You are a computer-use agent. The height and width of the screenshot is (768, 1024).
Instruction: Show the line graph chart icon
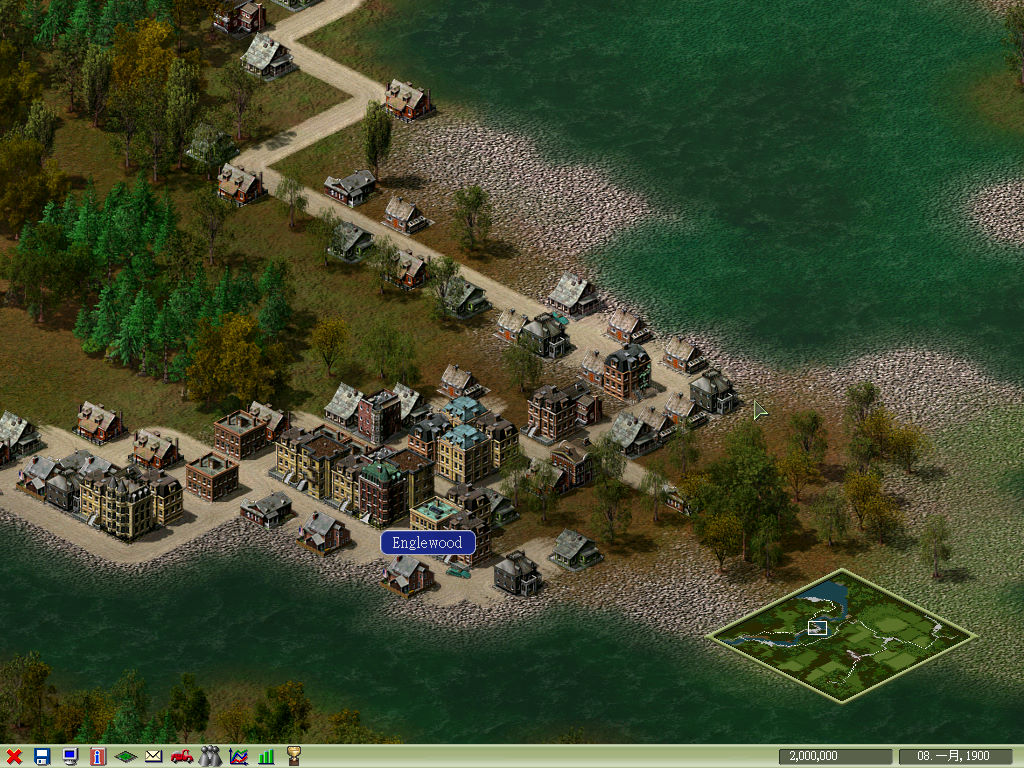tap(238, 756)
